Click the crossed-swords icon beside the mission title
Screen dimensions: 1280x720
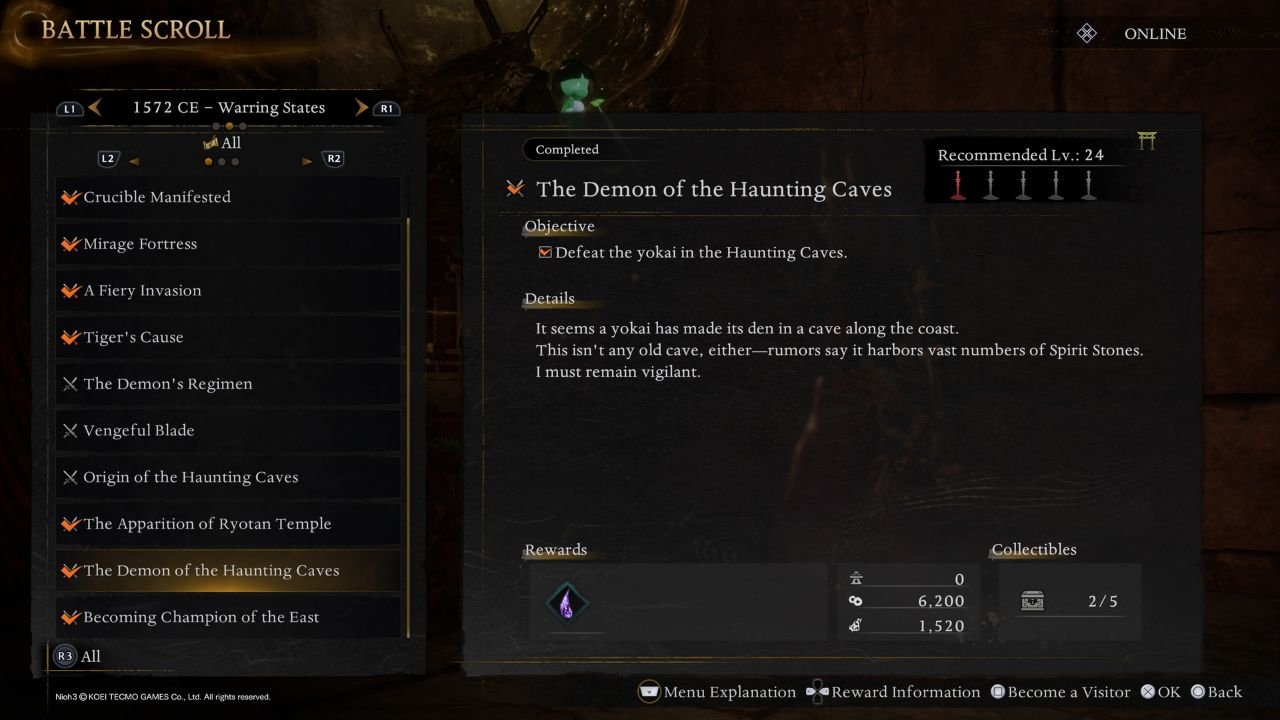tap(514, 188)
